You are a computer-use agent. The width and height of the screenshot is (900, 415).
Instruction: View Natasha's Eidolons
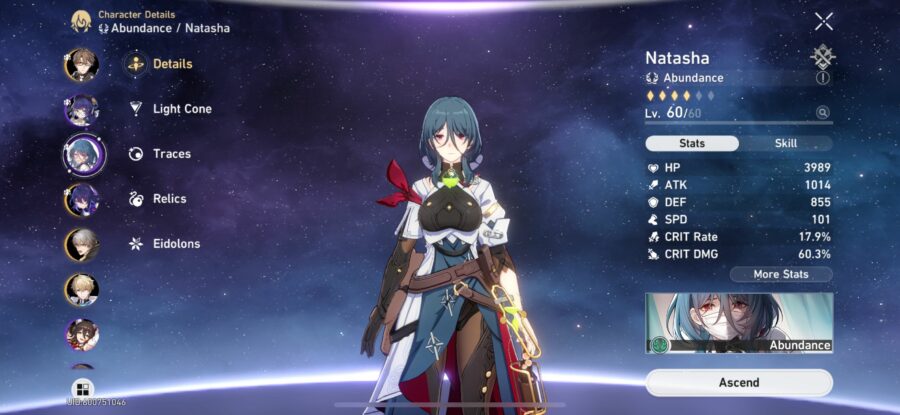pyautogui.click(x=175, y=244)
